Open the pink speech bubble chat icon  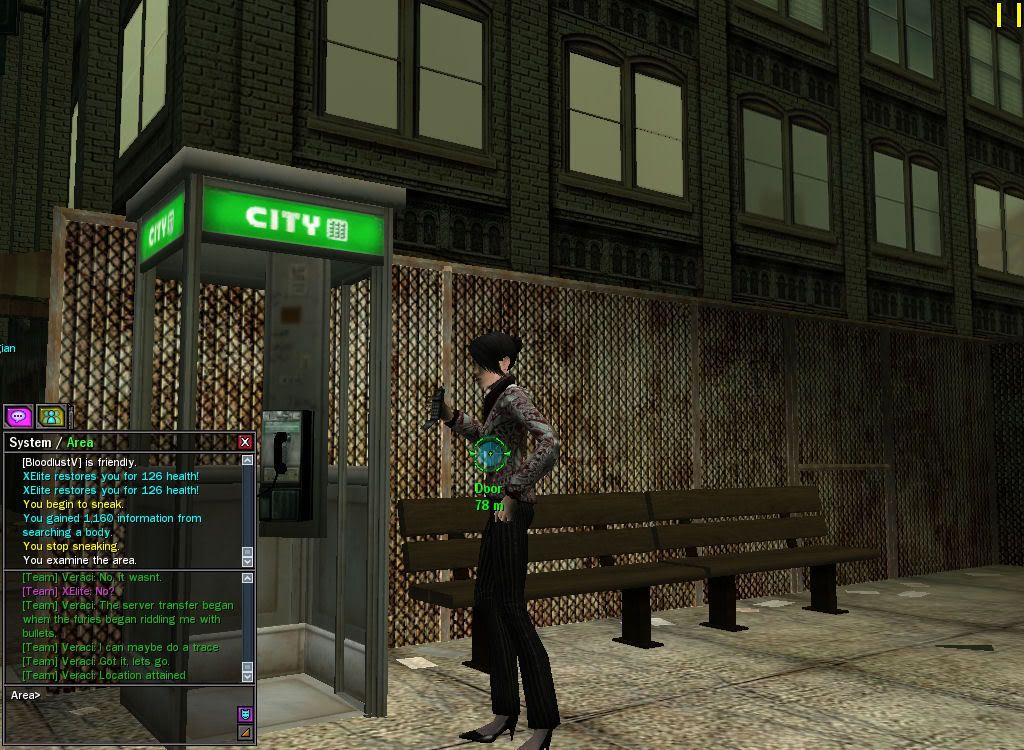[x=19, y=416]
